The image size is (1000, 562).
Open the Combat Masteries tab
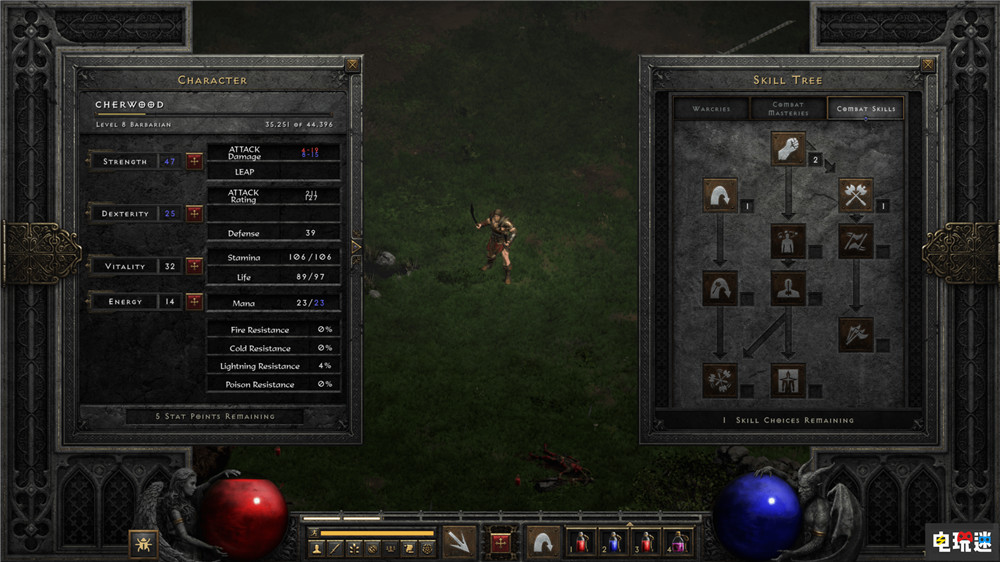coord(788,109)
